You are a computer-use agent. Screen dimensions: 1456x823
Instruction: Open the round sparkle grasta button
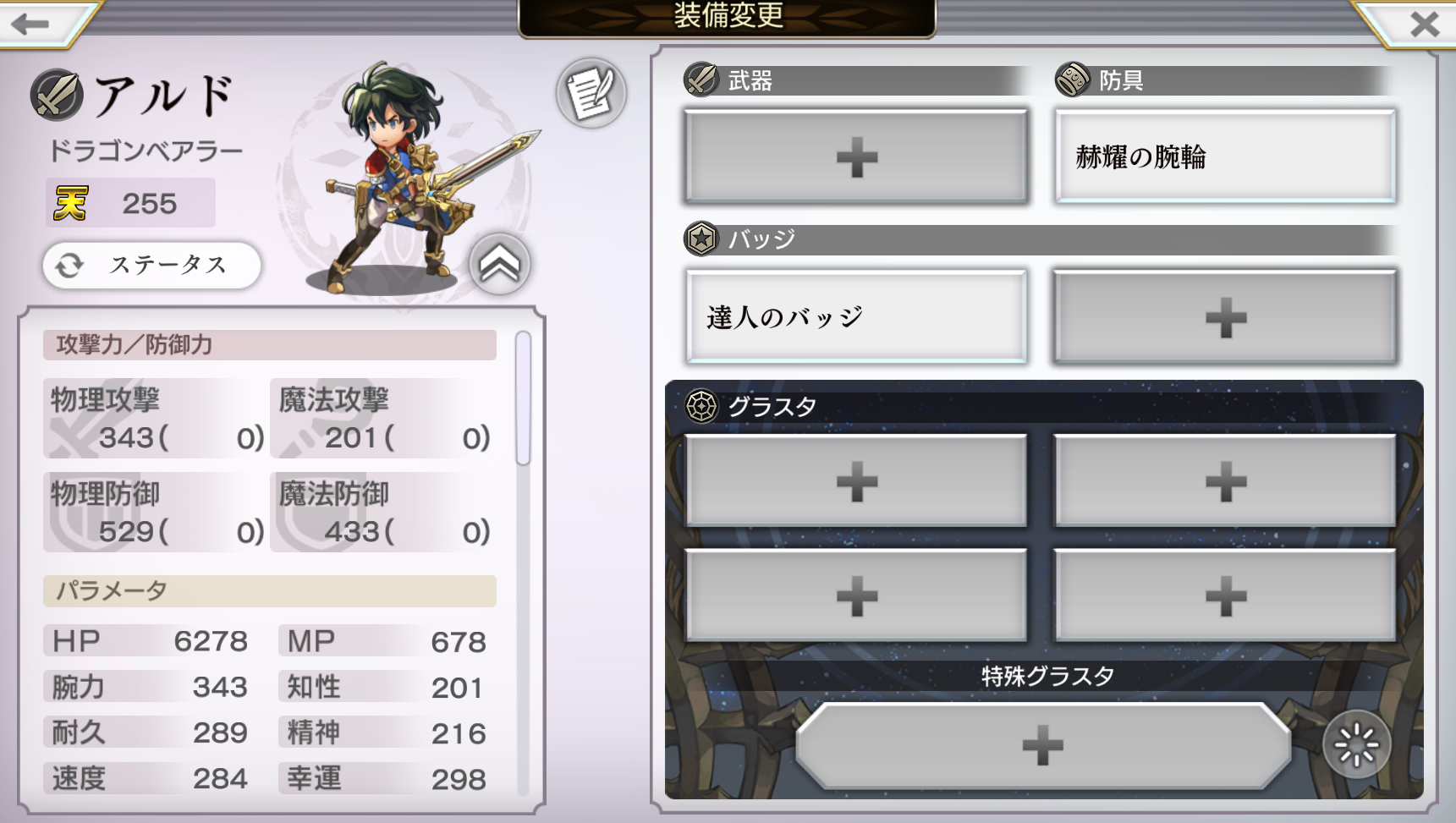pos(1356,745)
